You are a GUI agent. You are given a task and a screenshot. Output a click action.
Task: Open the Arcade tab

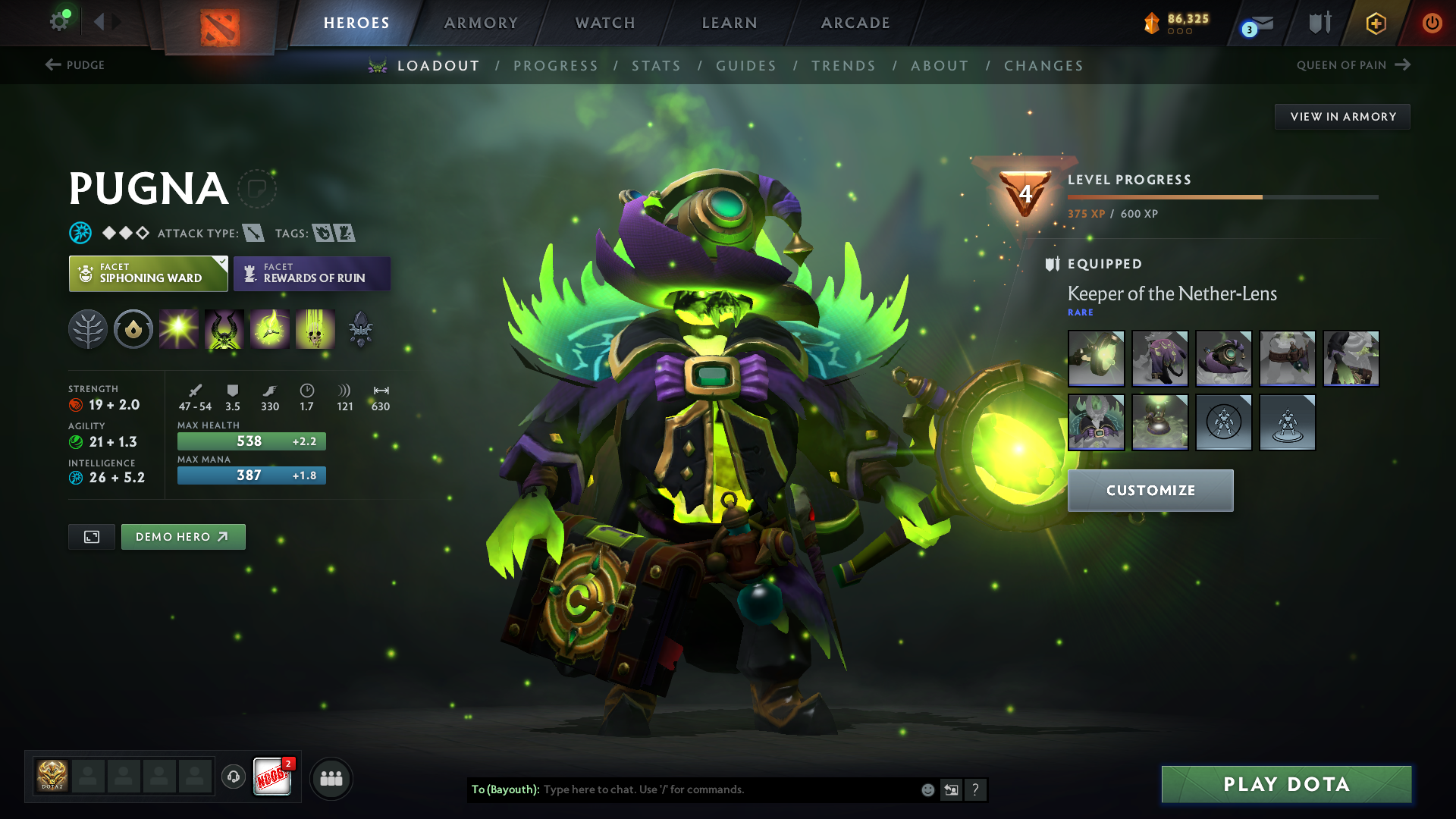coord(855,23)
